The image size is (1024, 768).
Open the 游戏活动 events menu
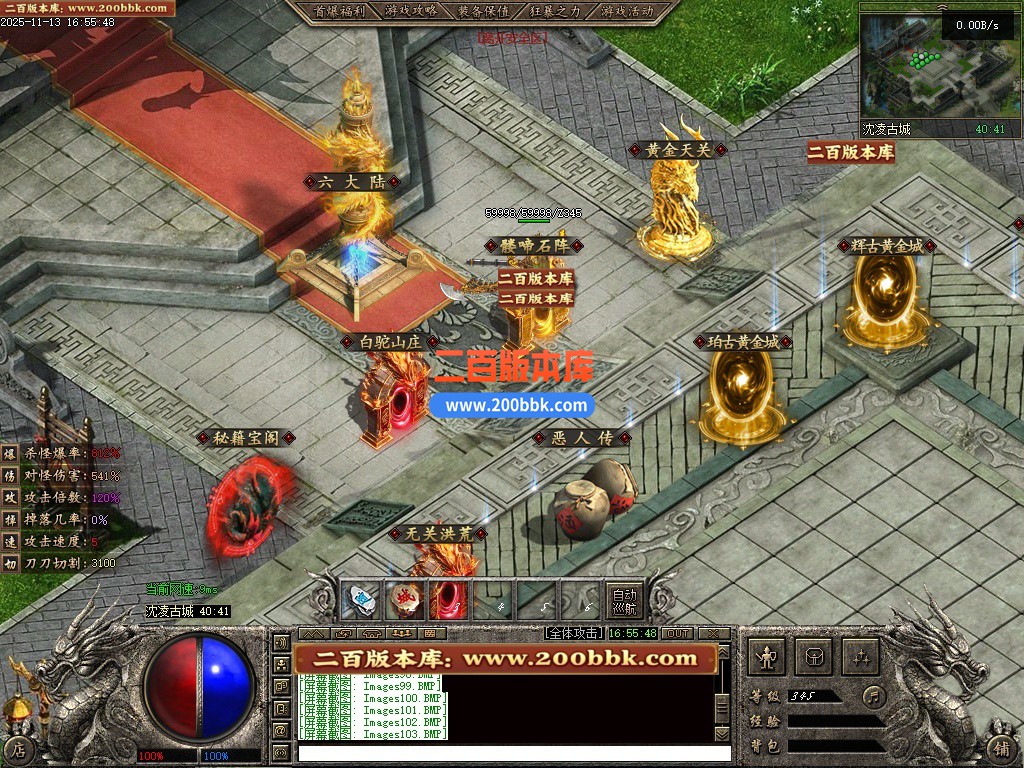(627, 11)
